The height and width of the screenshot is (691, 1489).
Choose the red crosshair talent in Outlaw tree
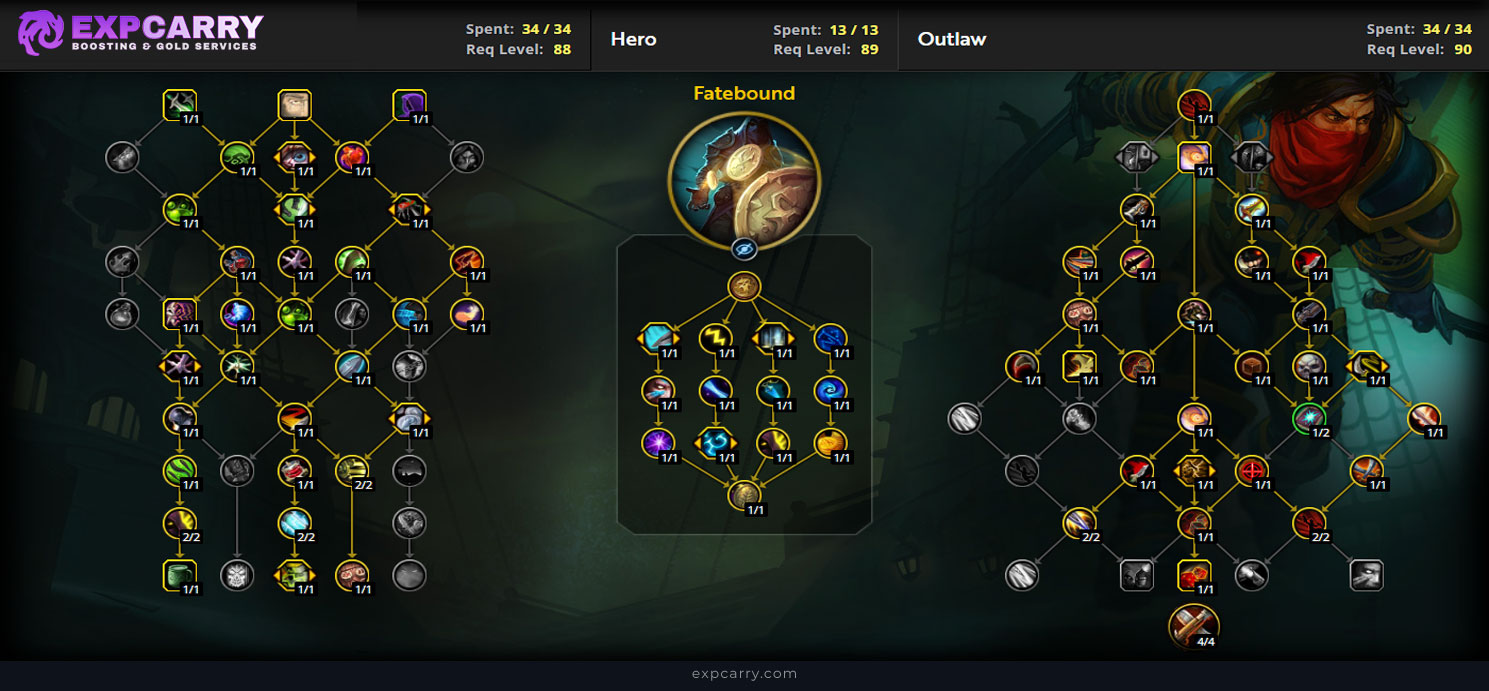1251,470
